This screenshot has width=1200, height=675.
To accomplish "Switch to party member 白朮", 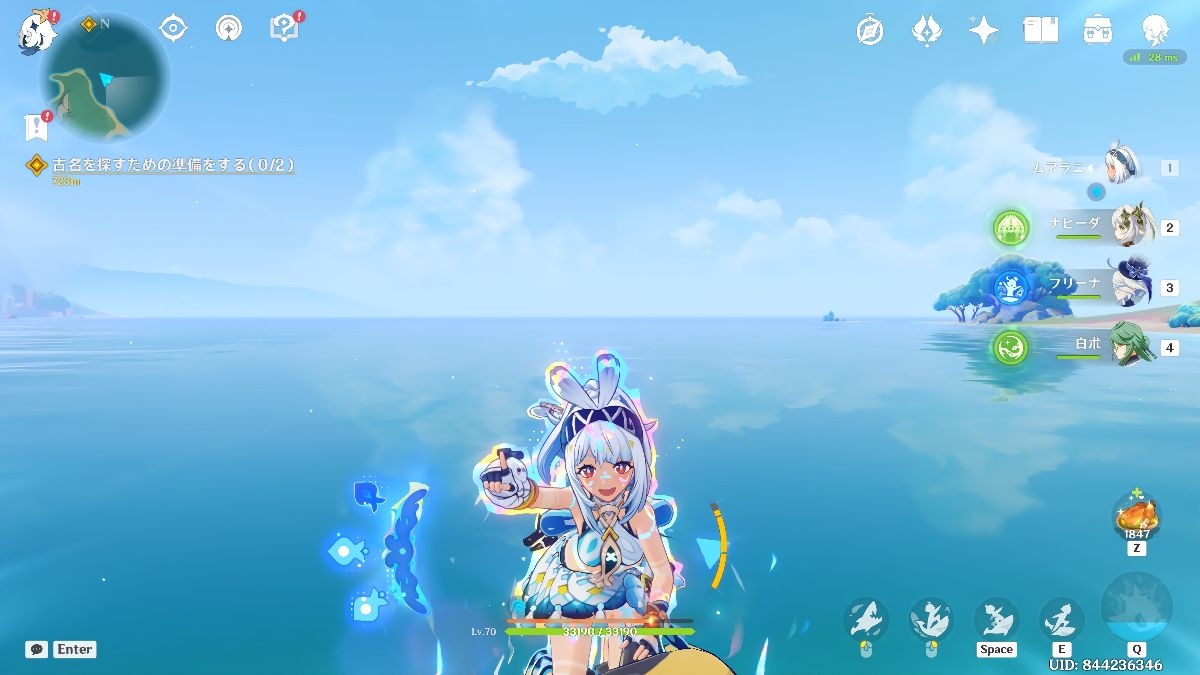I will click(1131, 347).
